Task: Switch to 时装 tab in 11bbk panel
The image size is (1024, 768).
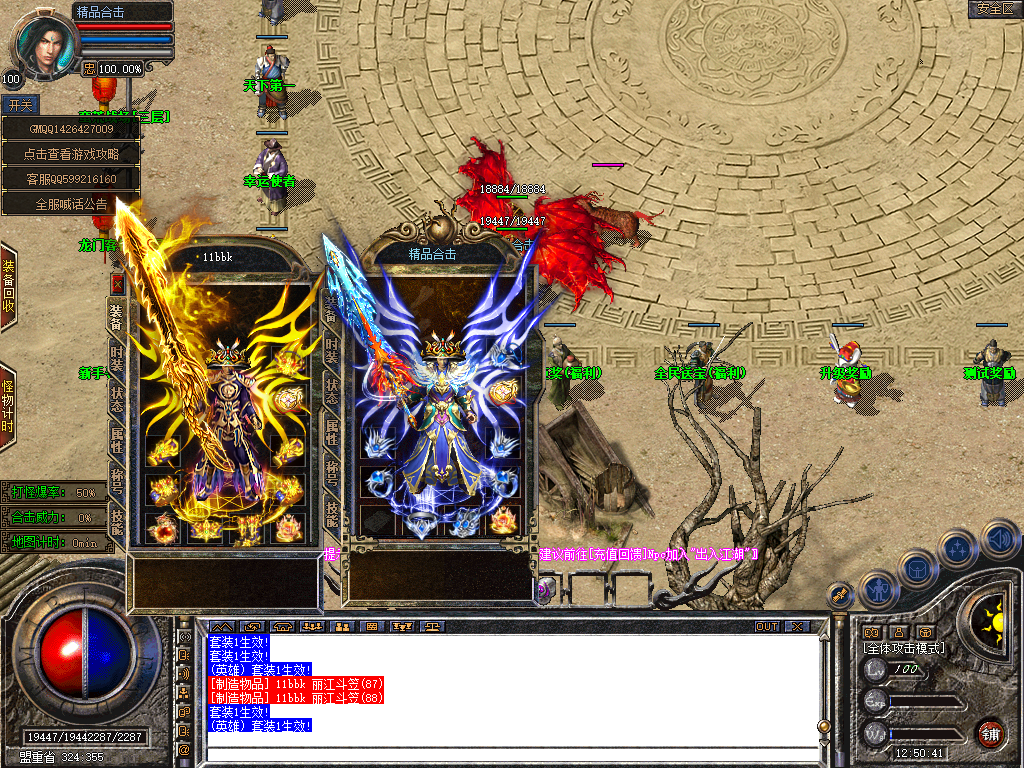Action: coord(117,359)
